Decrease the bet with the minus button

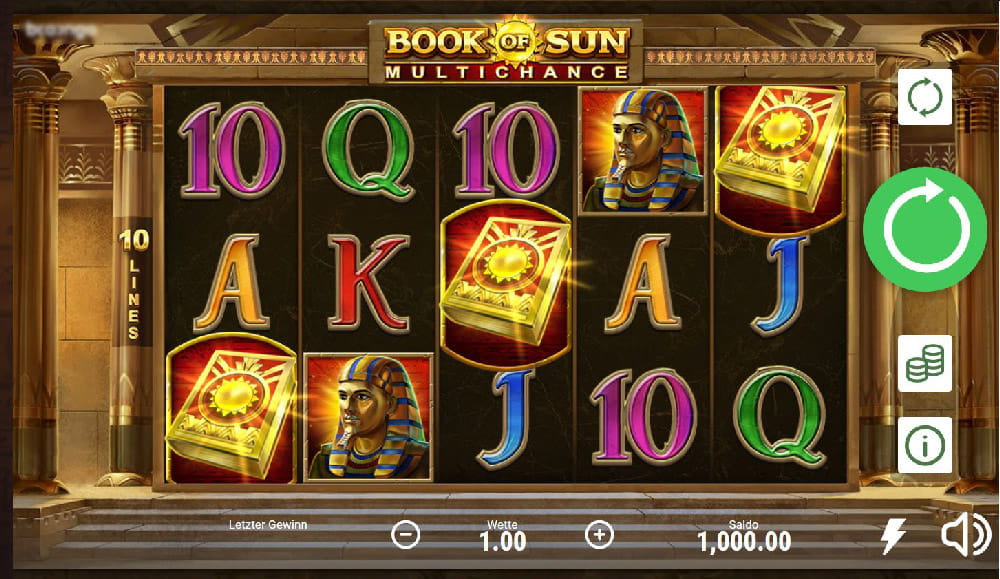point(405,535)
